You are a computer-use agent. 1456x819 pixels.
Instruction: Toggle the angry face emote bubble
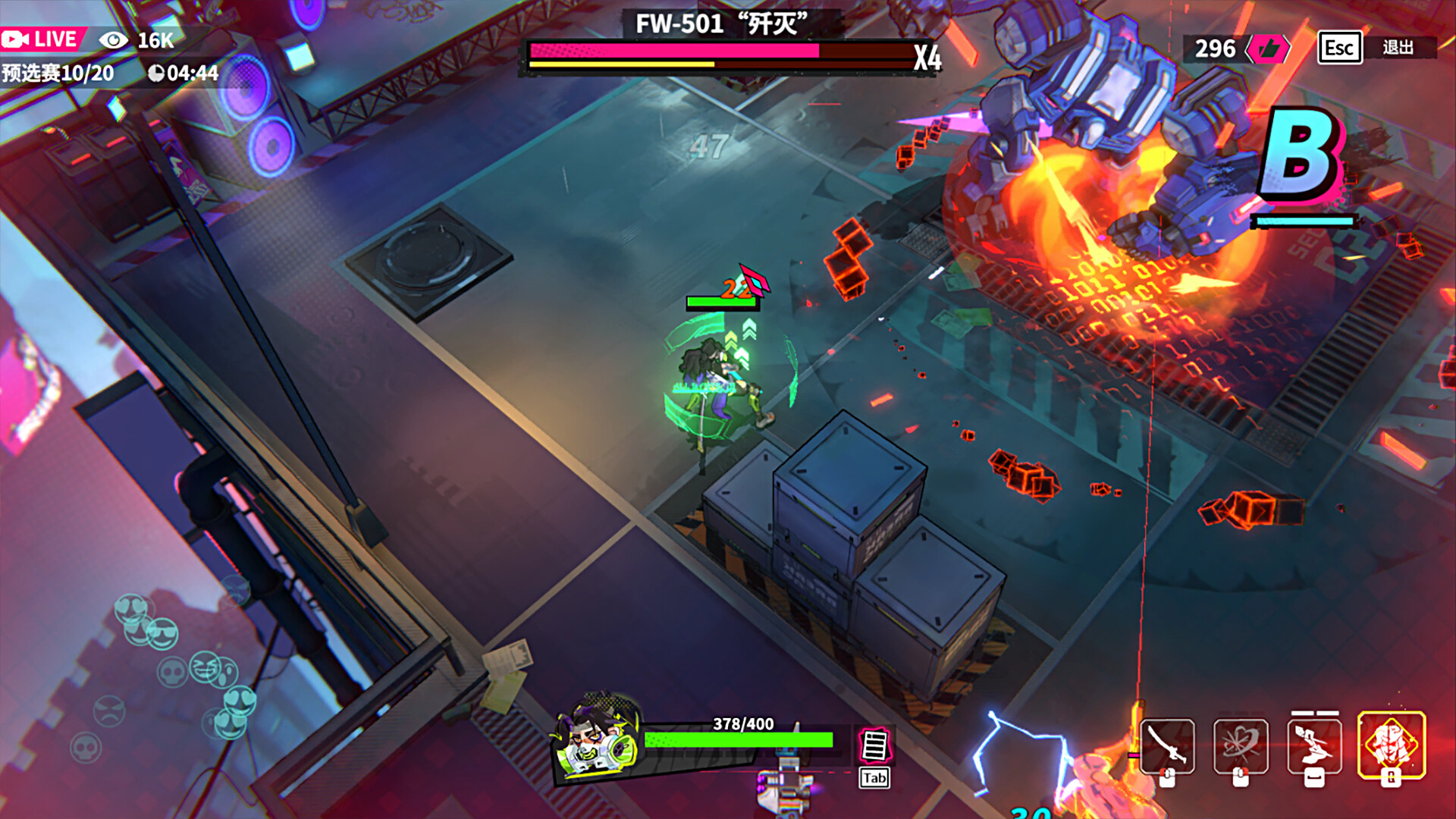(x=108, y=711)
